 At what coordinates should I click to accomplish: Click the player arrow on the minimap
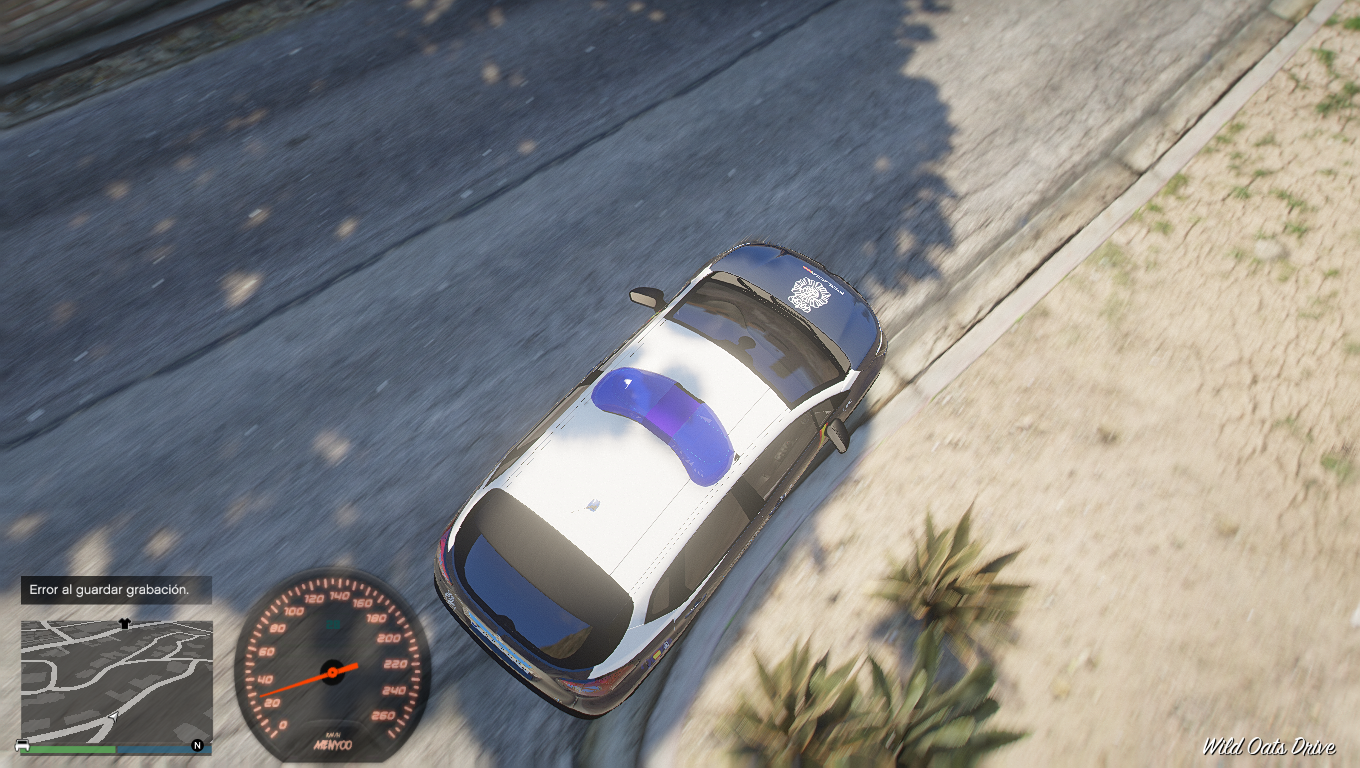click(x=115, y=716)
